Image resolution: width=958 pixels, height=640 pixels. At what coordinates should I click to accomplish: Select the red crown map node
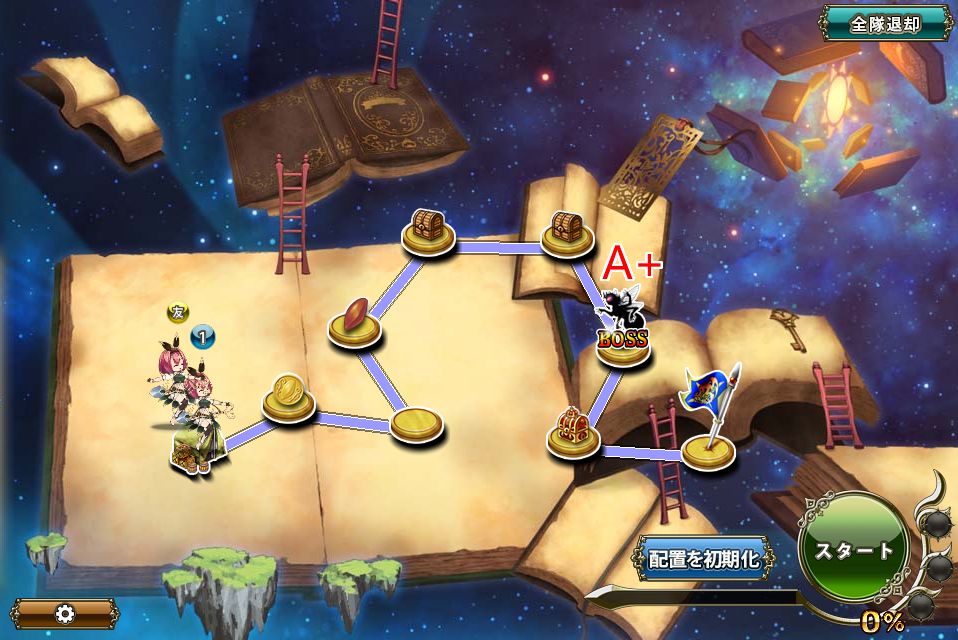pos(574,432)
